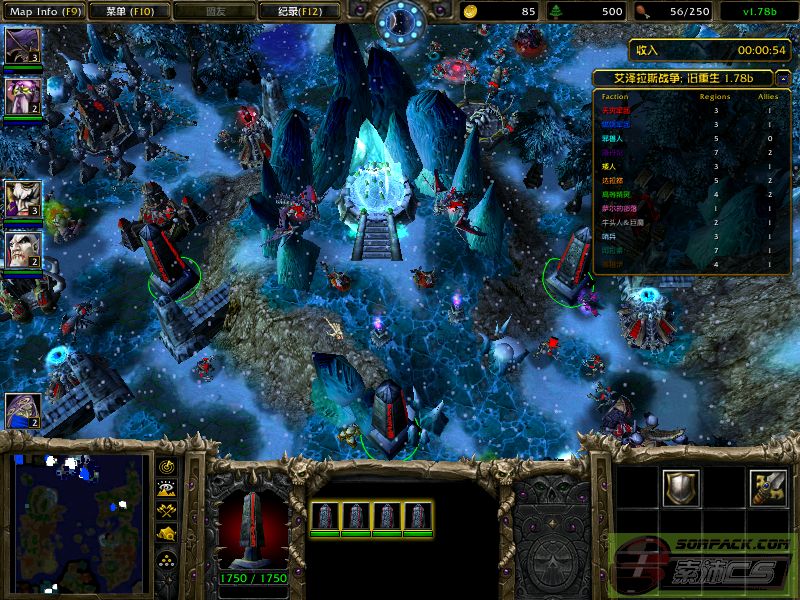Toggle the minimap terrain display button
This screenshot has width=800, height=600.
click(166, 489)
